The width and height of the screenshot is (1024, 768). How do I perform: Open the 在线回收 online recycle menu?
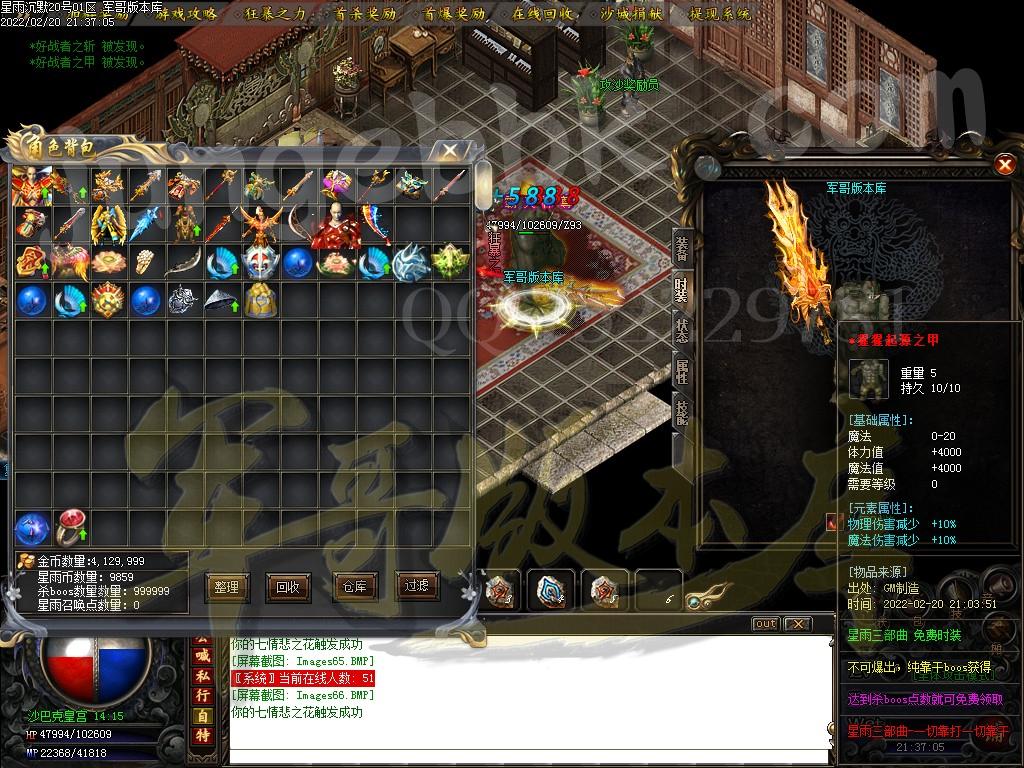543,13
